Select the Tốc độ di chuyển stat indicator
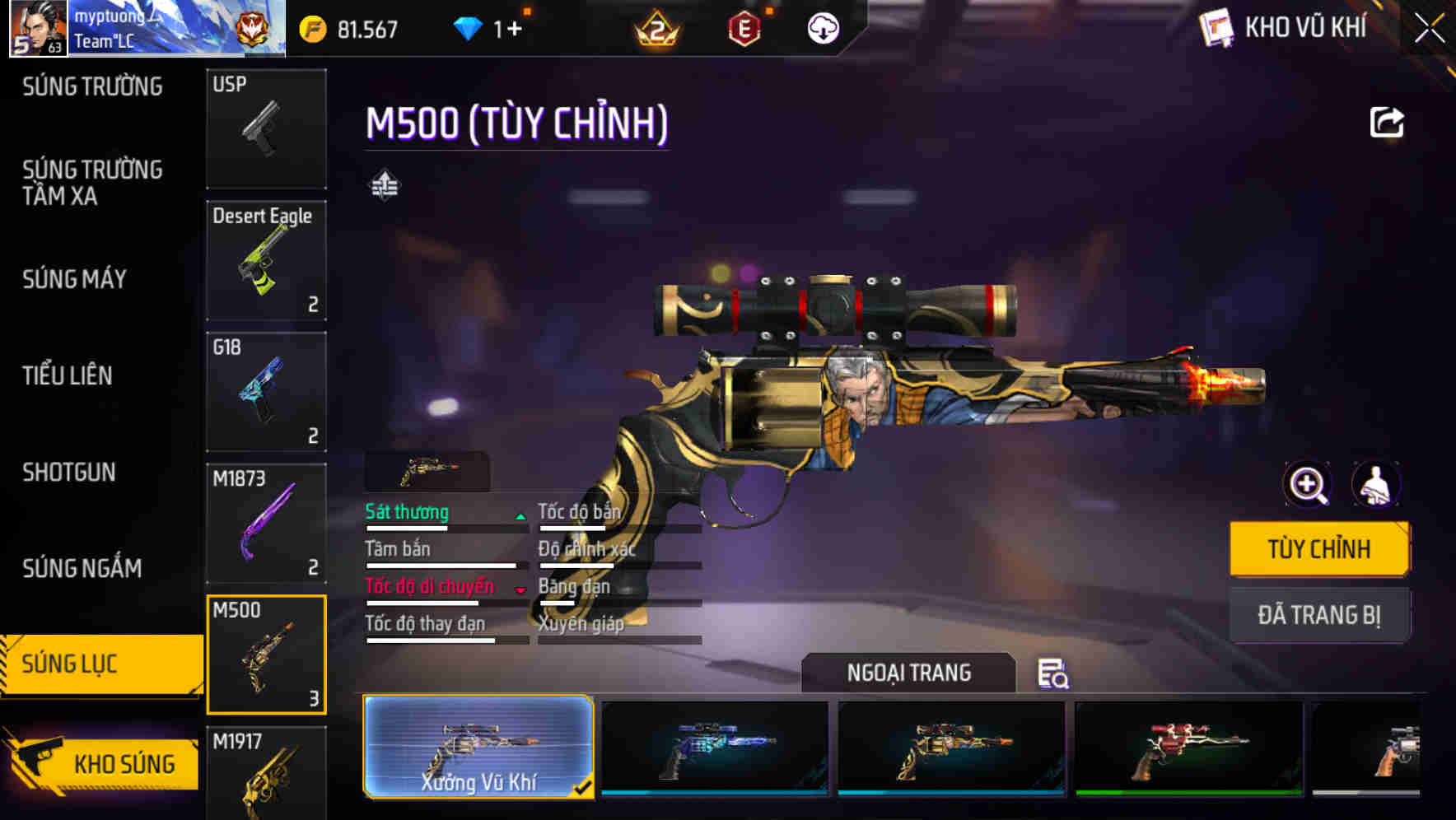The width and height of the screenshot is (1456, 820). 427,586
